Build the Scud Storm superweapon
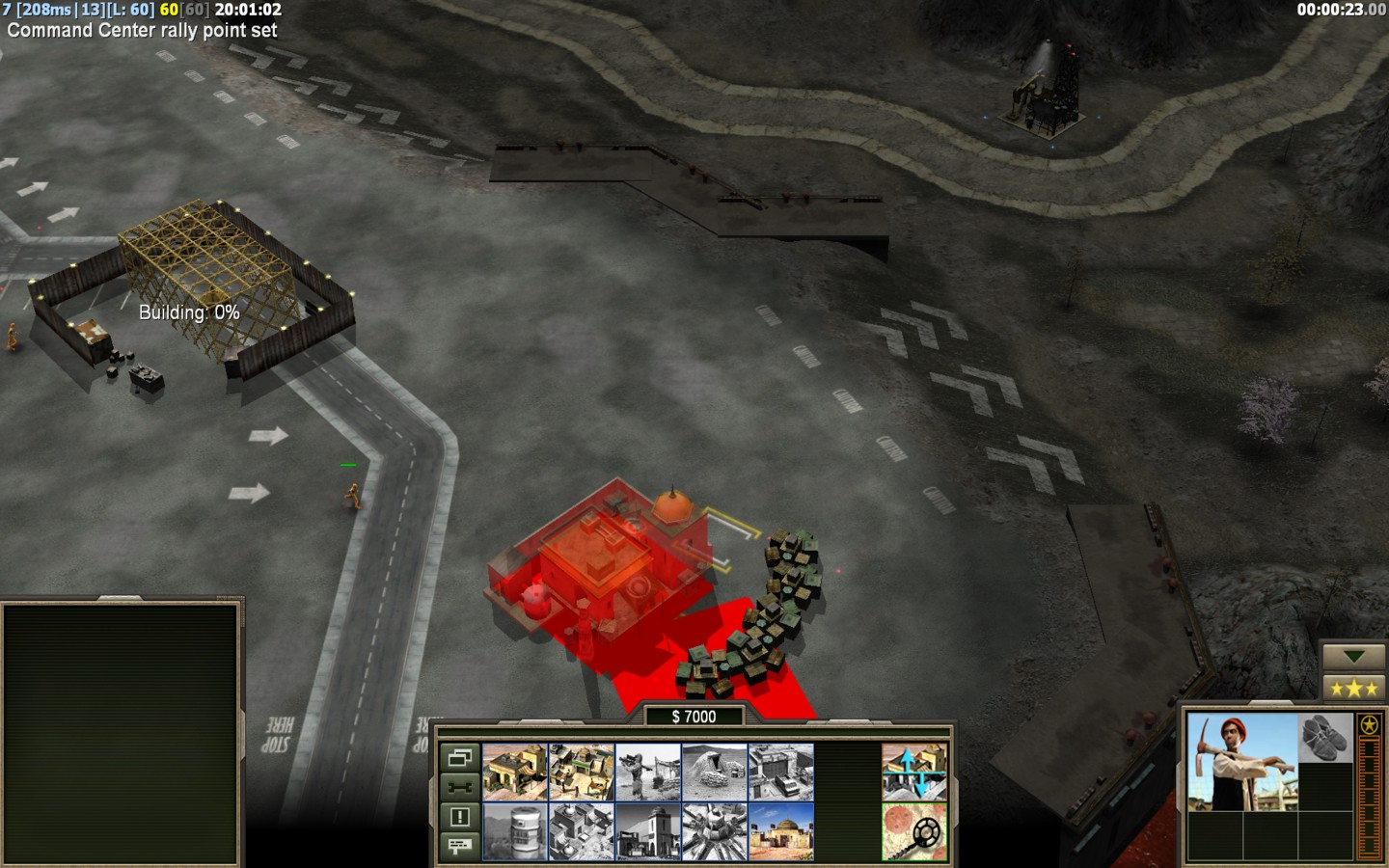 pyautogui.click(x=714, y=831)
